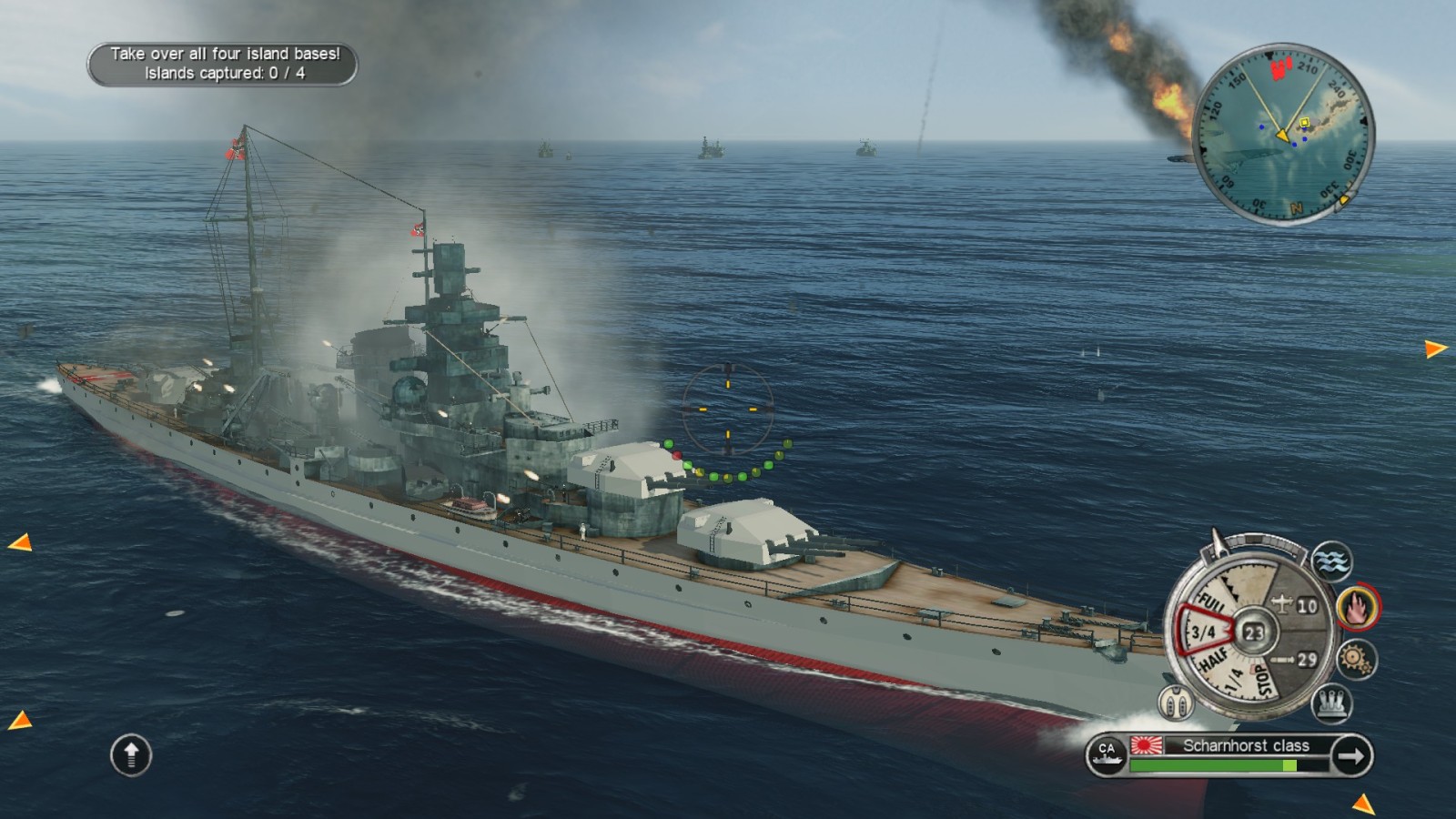
Task: Choose the gun turret repair icon
Action: (1331, 703)
